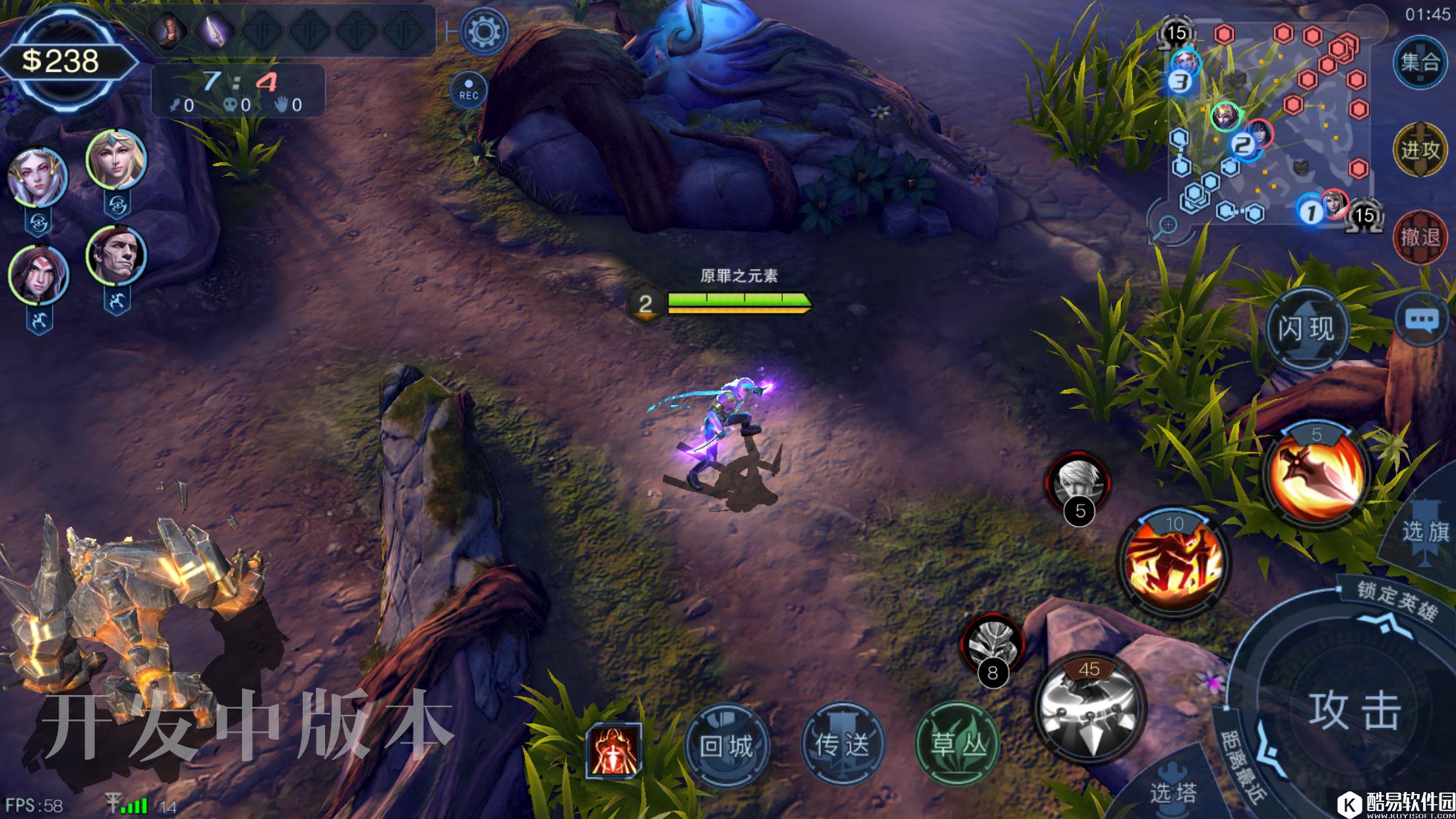
Task: Tap the main 攻击 attack button
Action: [x=1353, y=711]
